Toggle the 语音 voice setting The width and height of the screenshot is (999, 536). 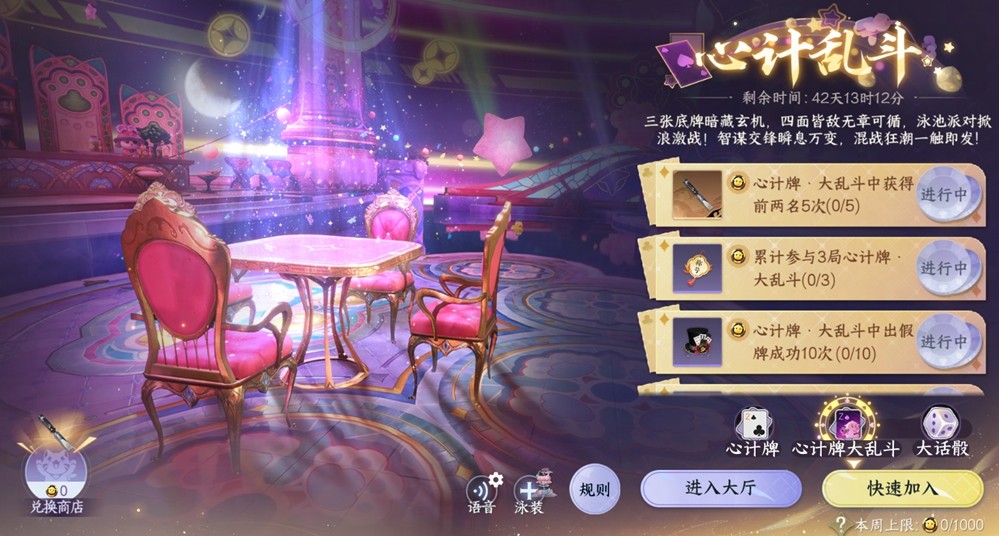[x=482, y=489]
